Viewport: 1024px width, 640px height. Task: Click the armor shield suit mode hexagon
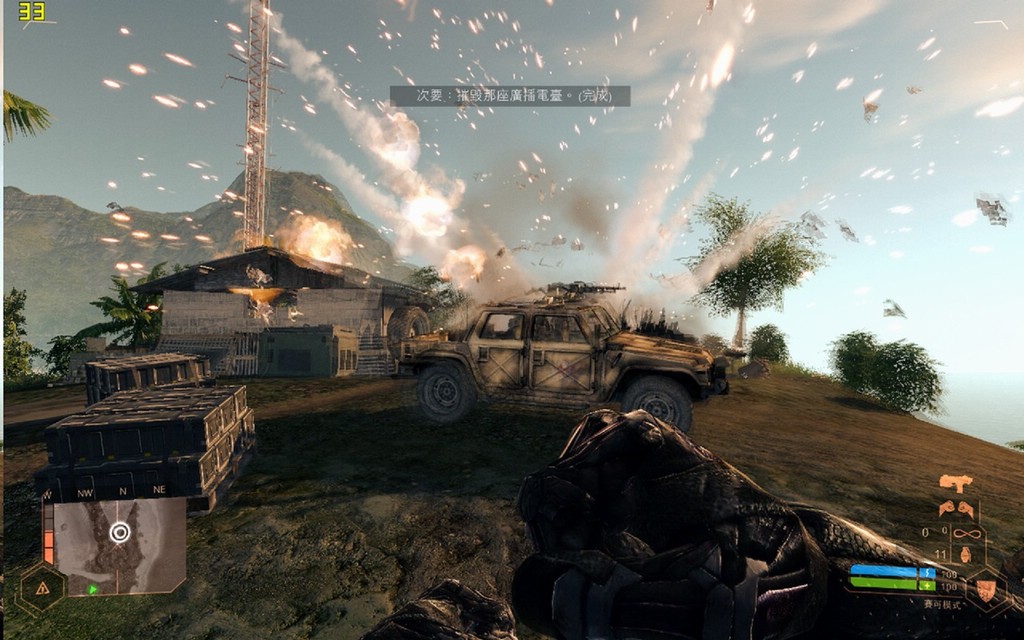(987, 590)
